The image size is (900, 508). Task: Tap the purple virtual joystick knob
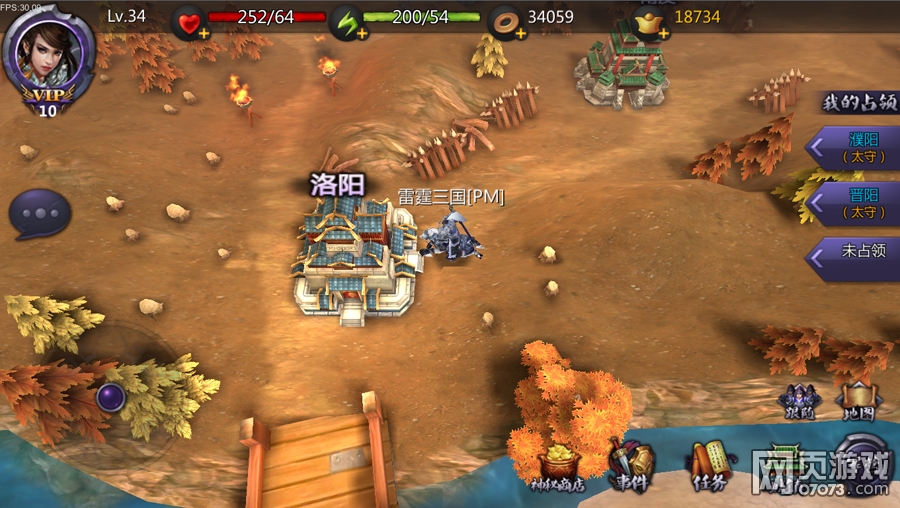(110, 396)
